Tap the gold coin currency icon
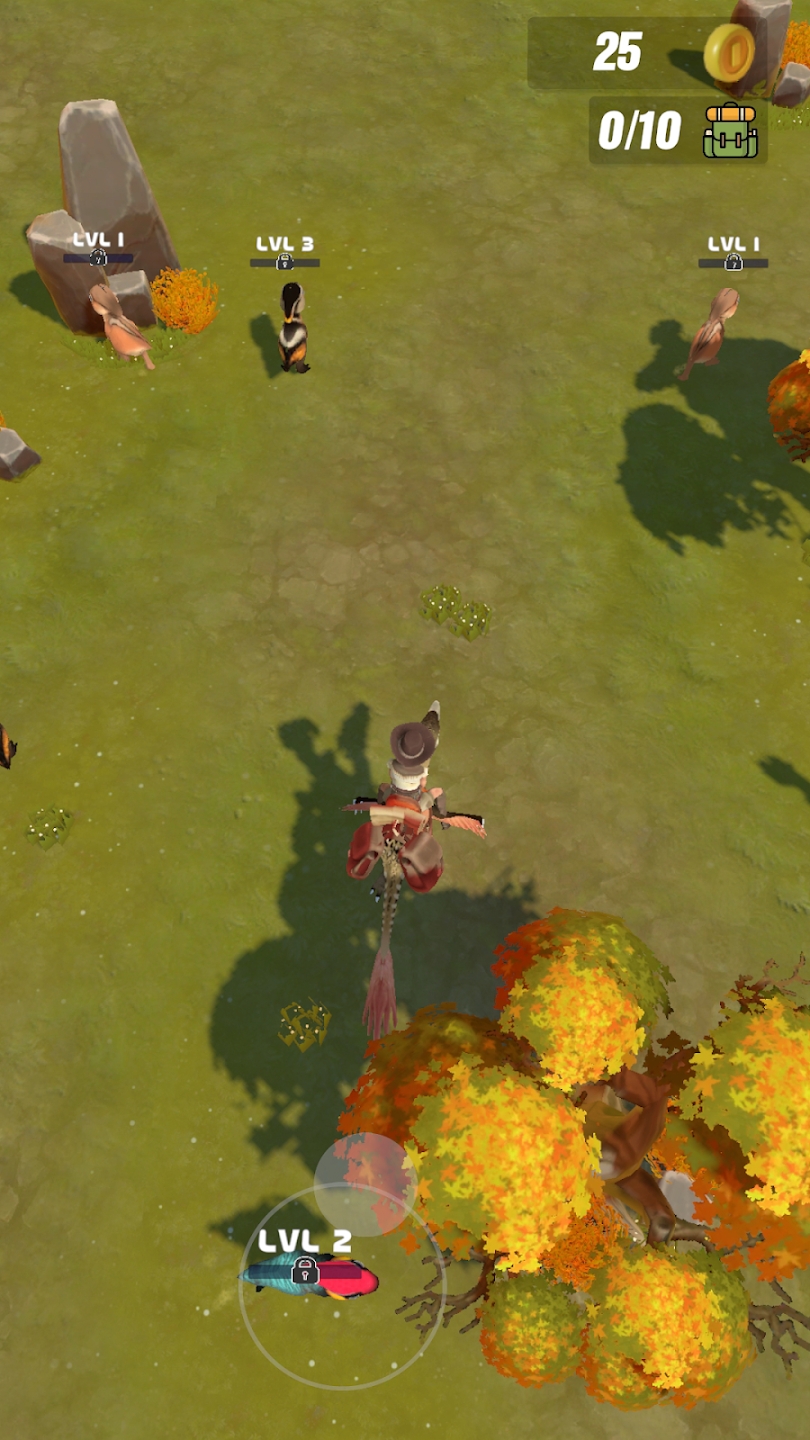 pyautogui.click(x=728, y=52)
